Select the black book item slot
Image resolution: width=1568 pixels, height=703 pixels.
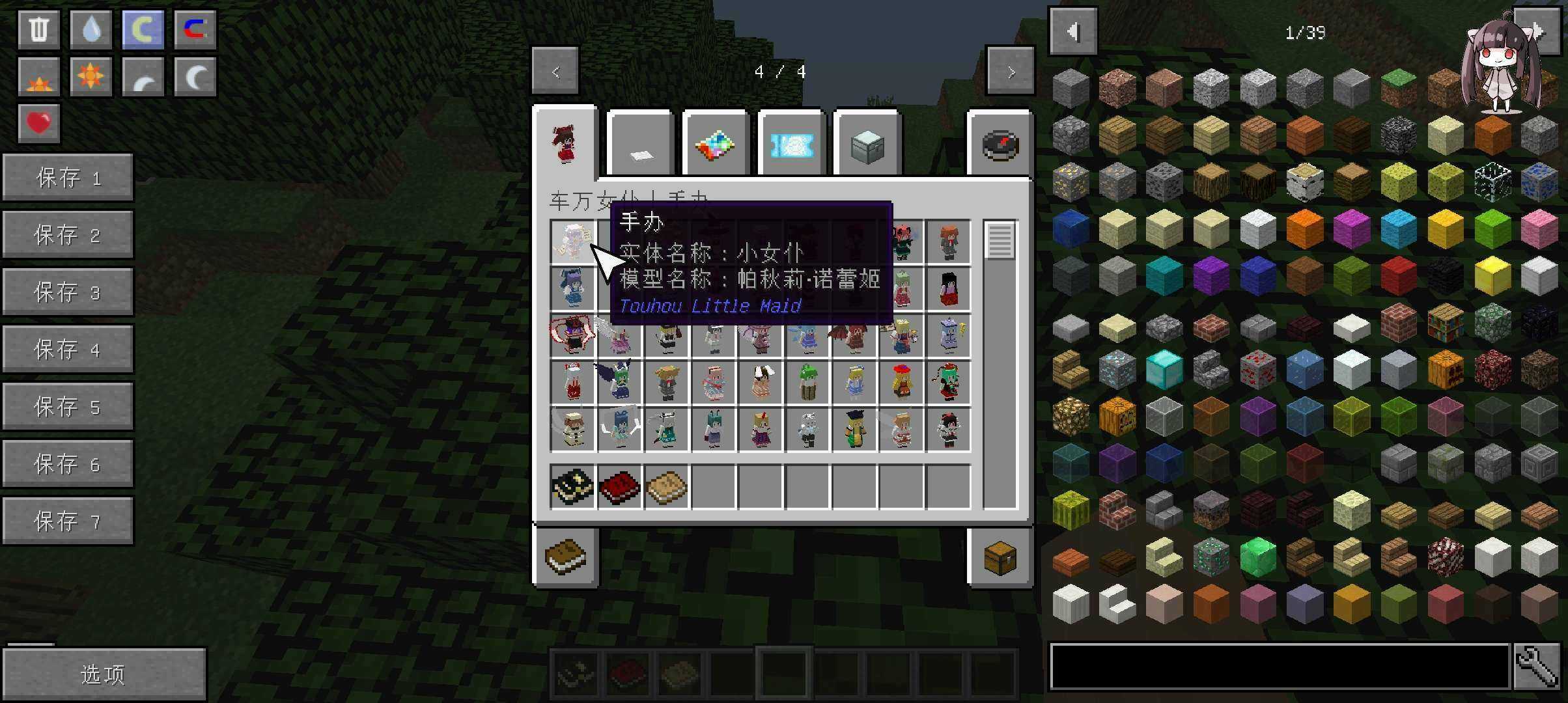572,486
